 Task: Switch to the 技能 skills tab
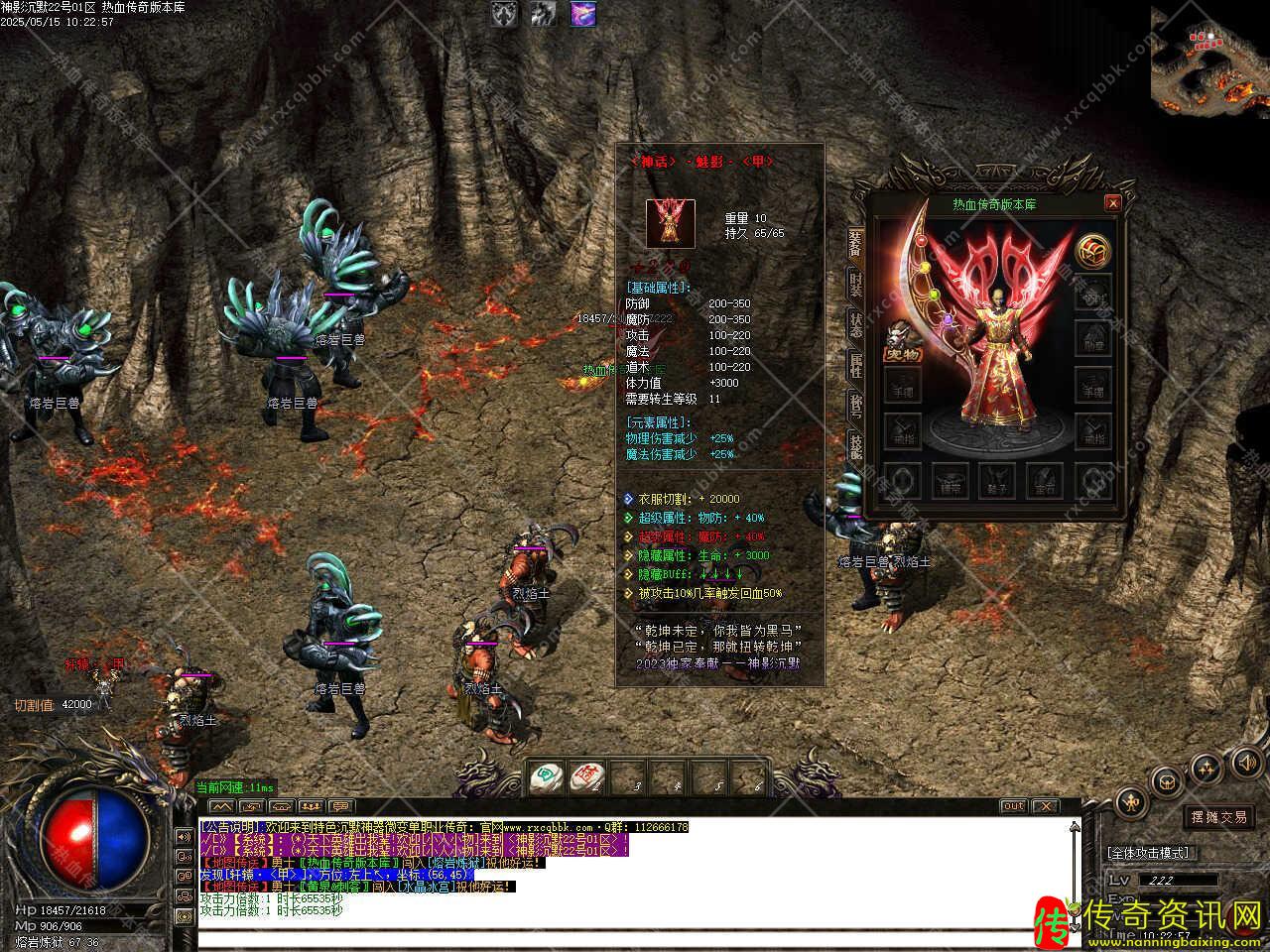pyautogui.click(x=854, y=446)
